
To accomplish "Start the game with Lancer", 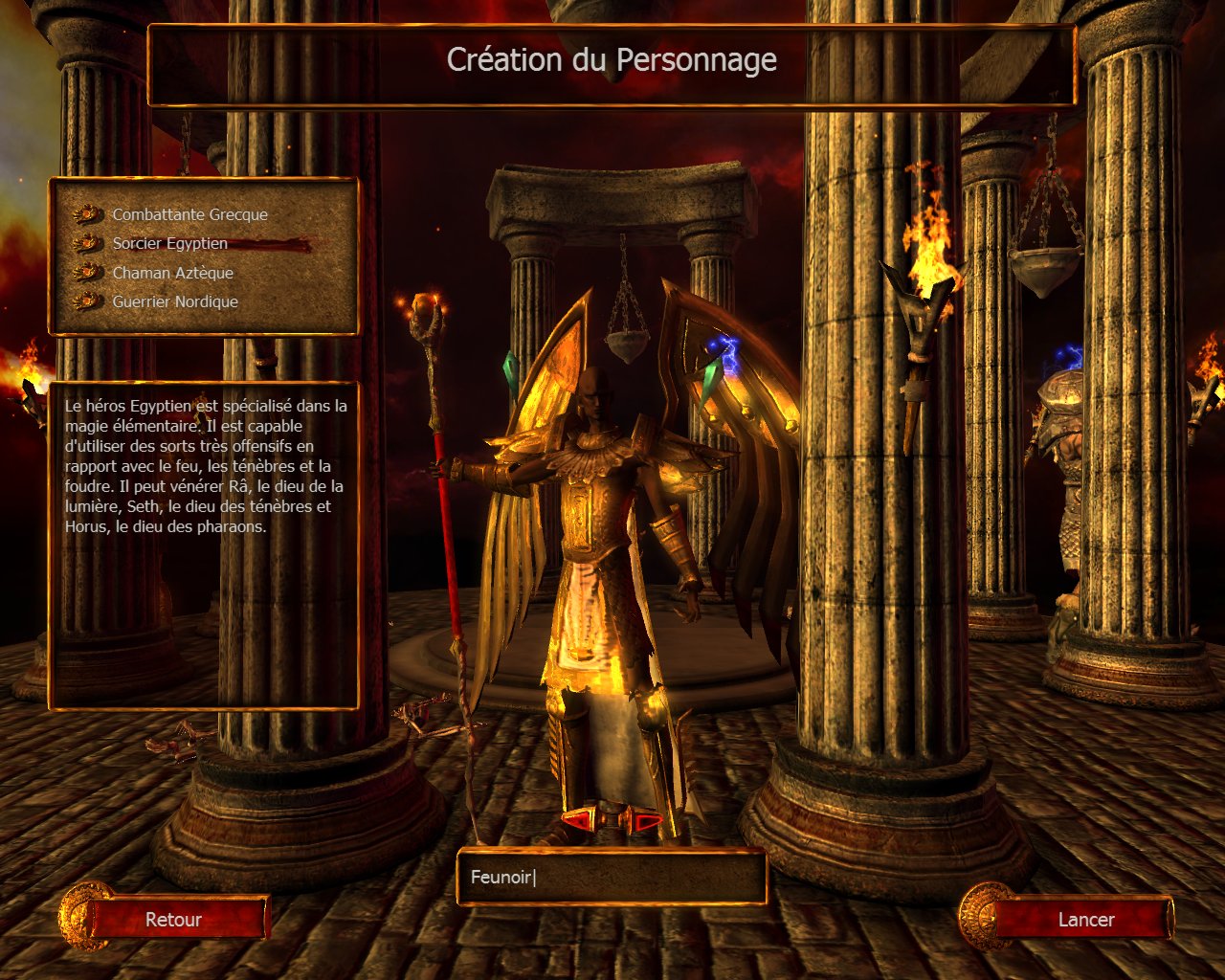I will click(x=1085, y=920).
